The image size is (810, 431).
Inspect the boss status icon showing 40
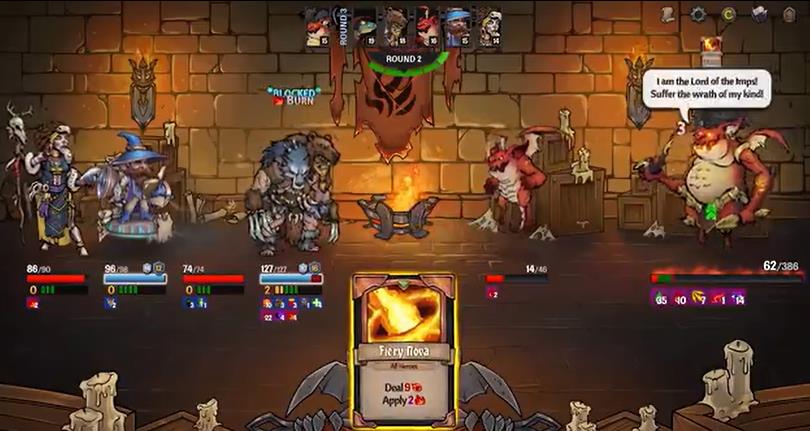click(679, 297)
